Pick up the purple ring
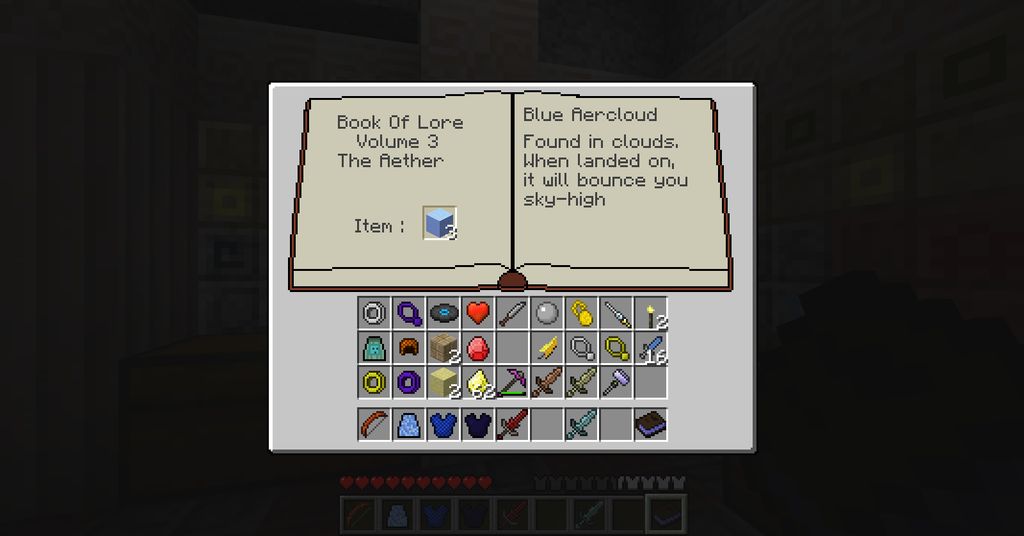 (409, 382)
